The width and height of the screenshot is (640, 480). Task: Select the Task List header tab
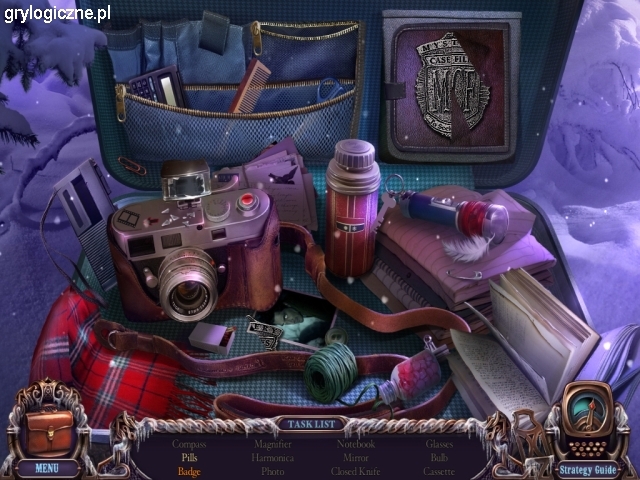(x=307, y=423)
